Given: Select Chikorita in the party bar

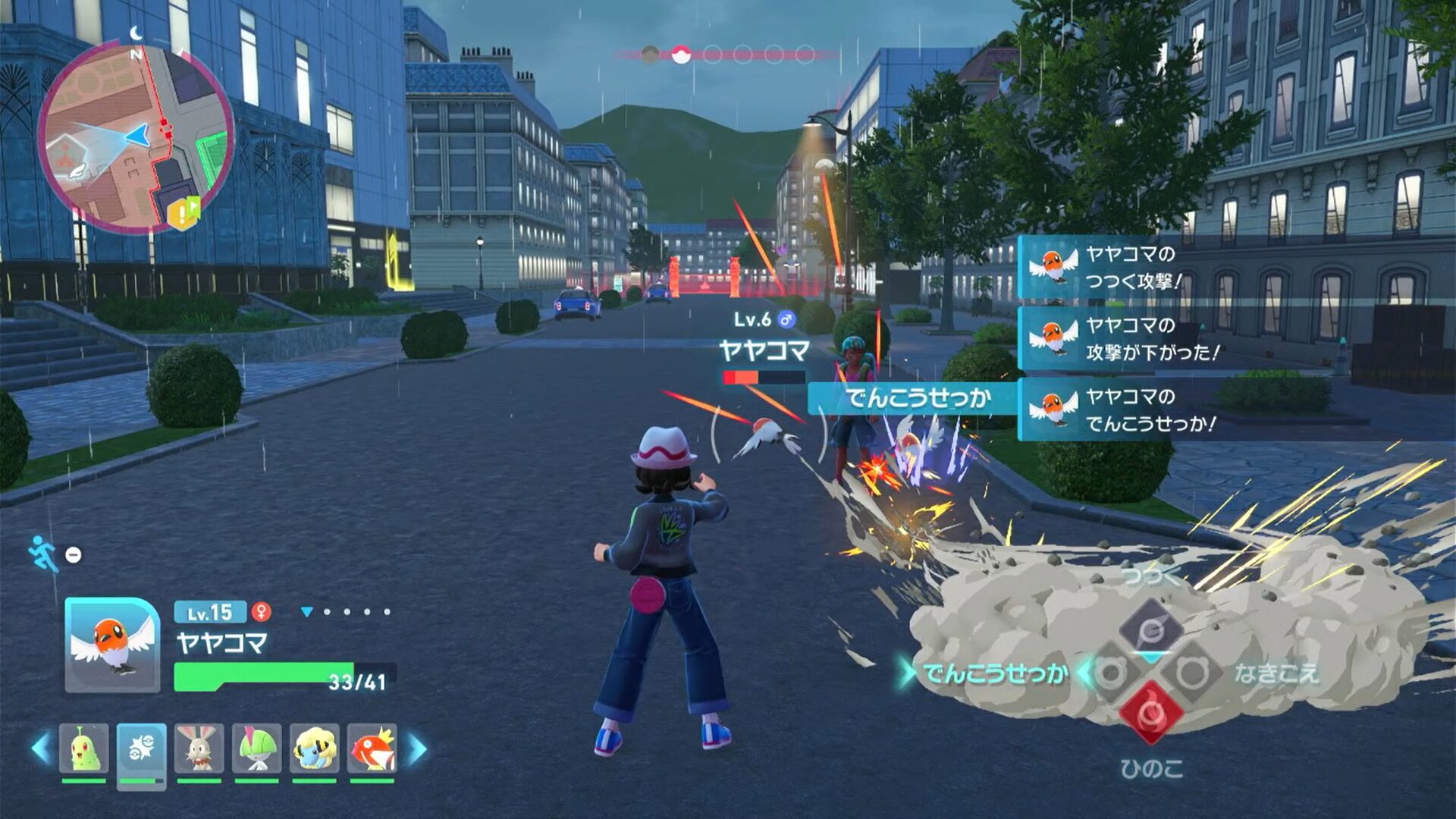Looking at the screenshot, I should pyautogui.click(x=83, y=749).
